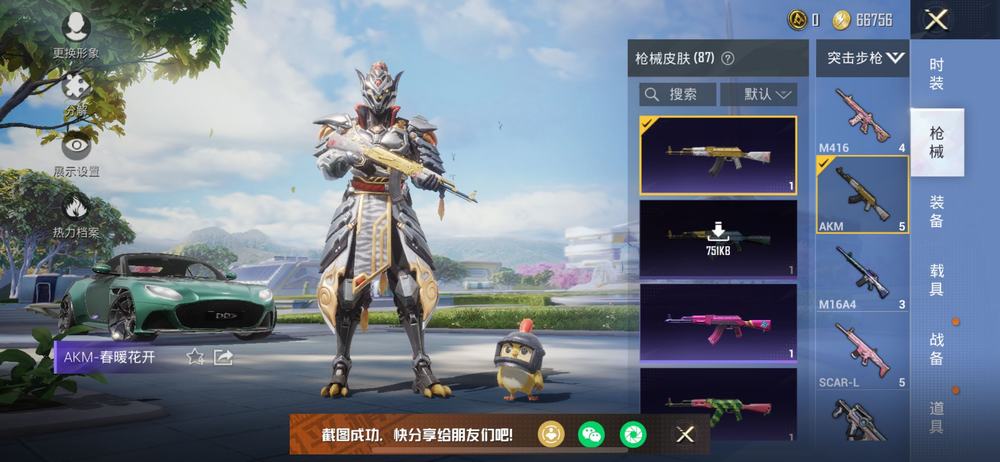The image size is (1000, 462).
Task: Open the 突击步枪 weapon type dropdown
Action: tap(864, 58)
